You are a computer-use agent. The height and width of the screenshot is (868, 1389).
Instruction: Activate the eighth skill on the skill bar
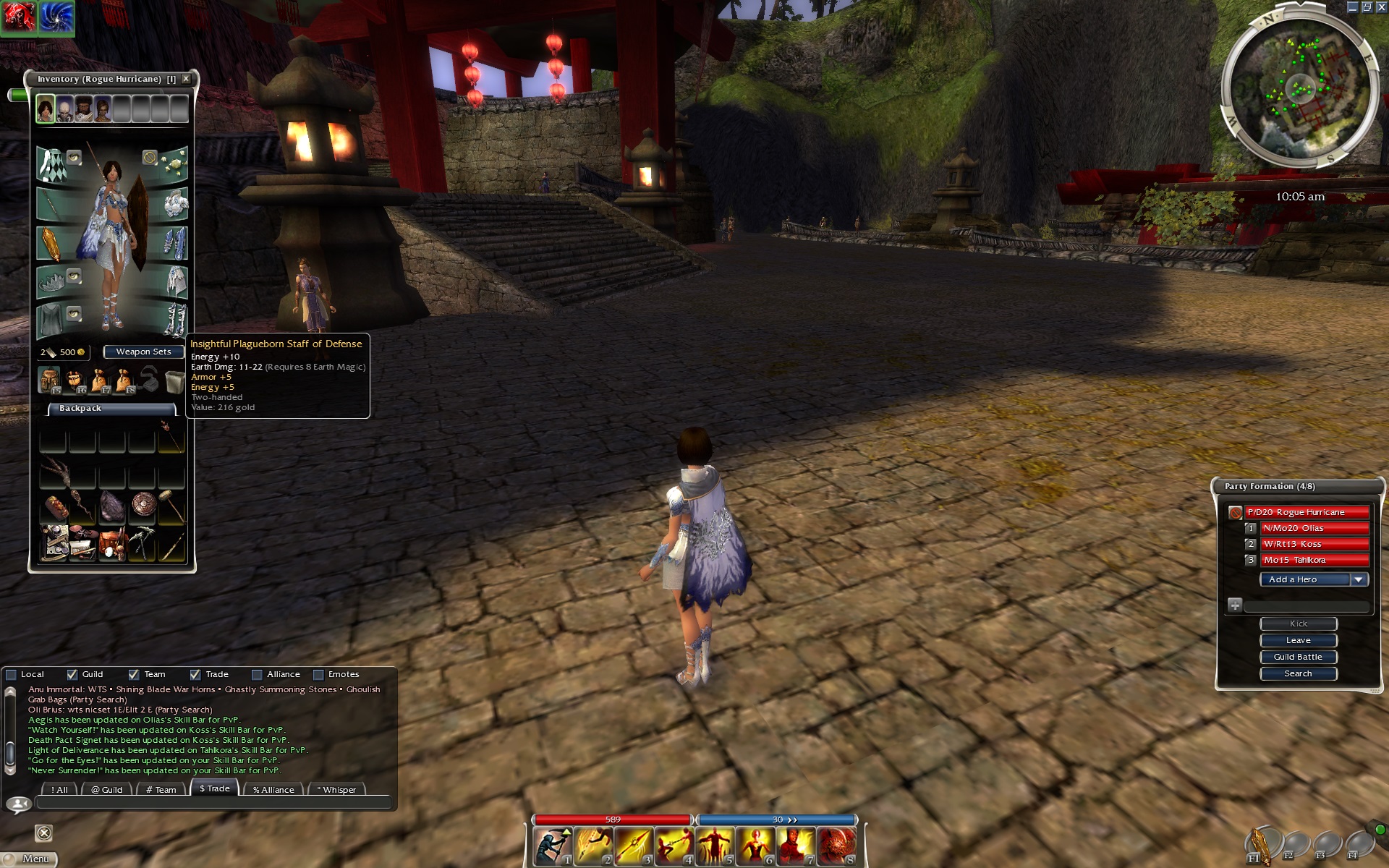pos(836,846)
